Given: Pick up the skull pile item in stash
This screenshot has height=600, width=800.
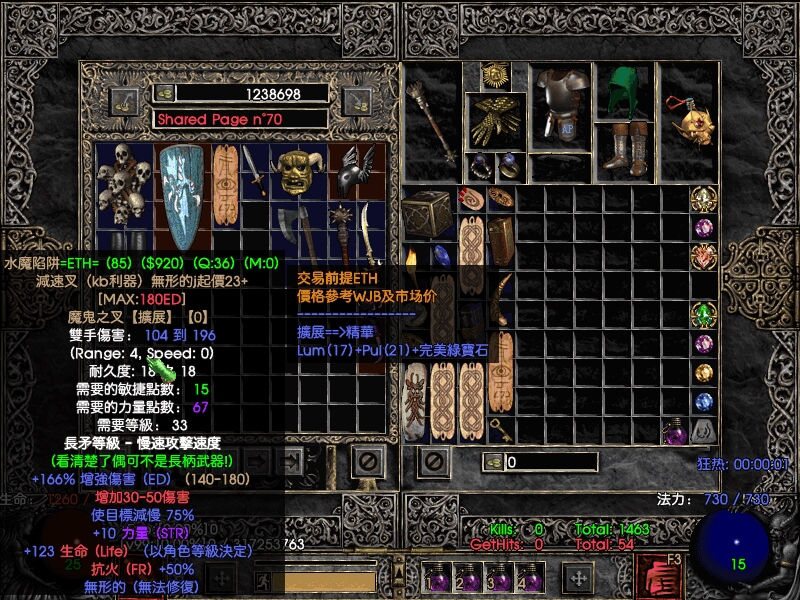Looking at the screenshot, I should tap(126, 184).
